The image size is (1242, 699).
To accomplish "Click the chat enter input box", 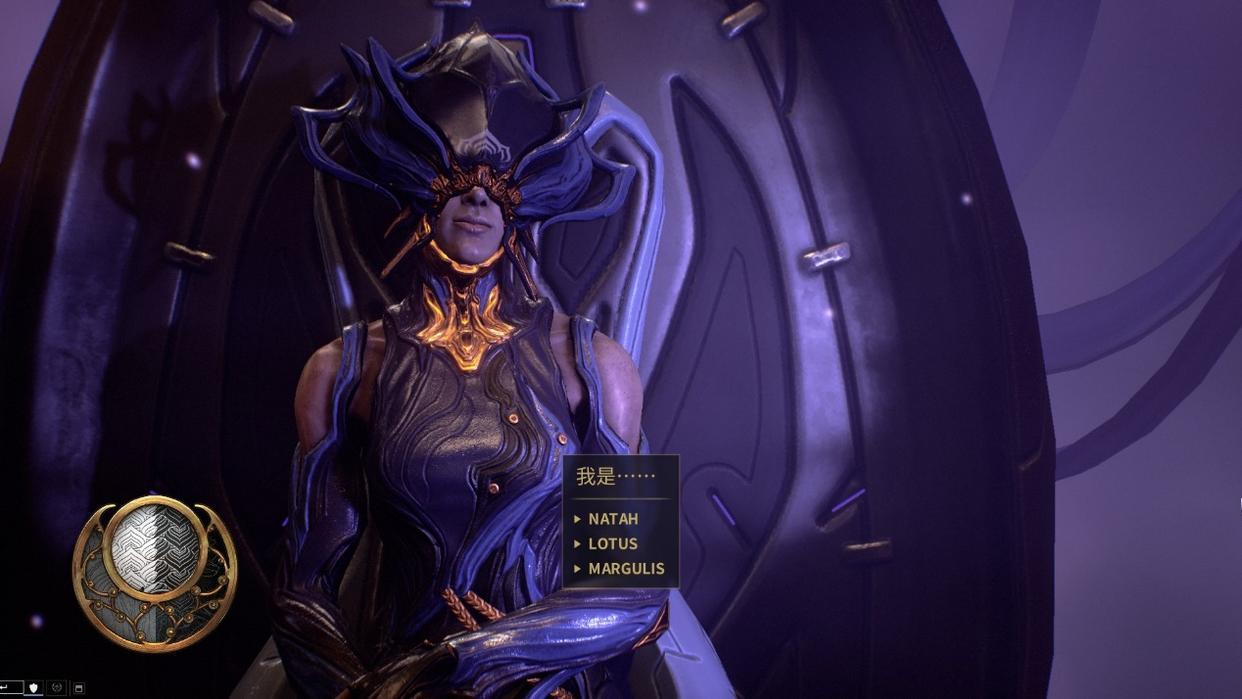I will (9, 688).
